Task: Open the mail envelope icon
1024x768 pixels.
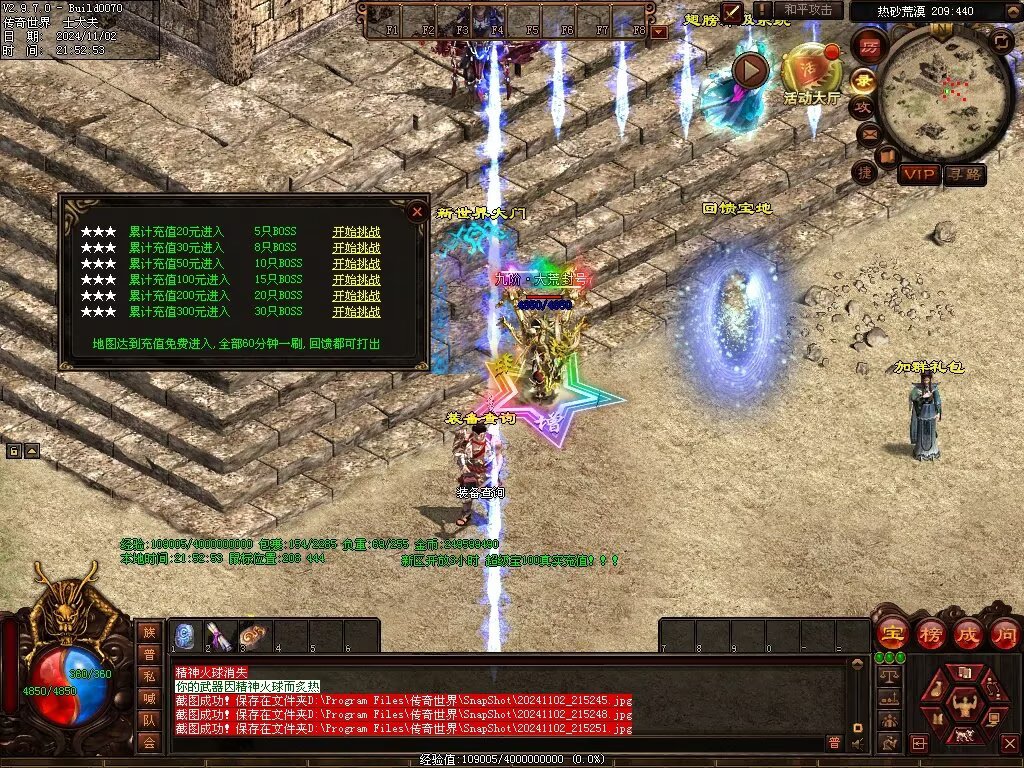Action: pyautogui.click(x=868, y=133)
